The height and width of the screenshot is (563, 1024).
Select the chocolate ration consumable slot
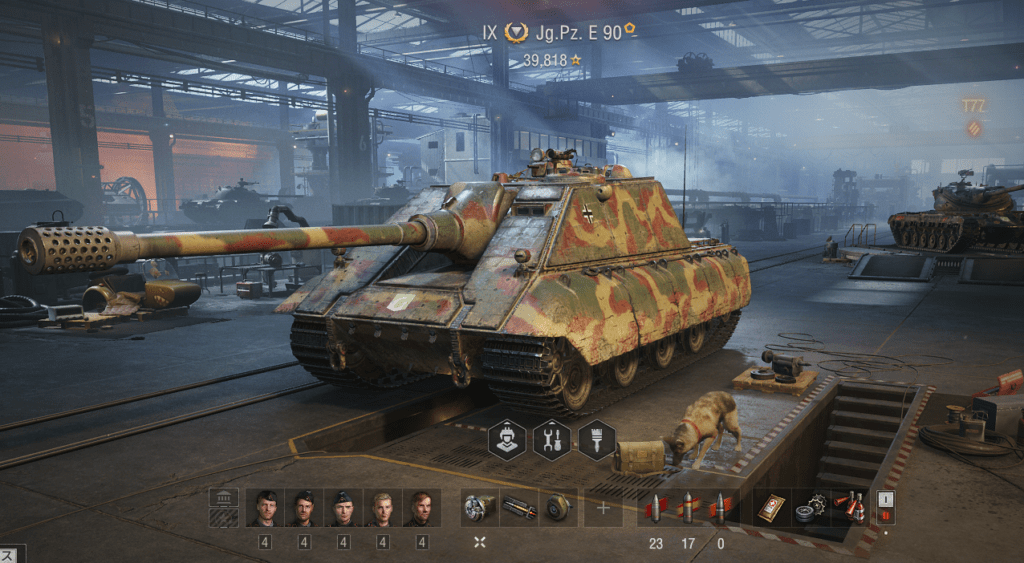(x=770, y=508)
